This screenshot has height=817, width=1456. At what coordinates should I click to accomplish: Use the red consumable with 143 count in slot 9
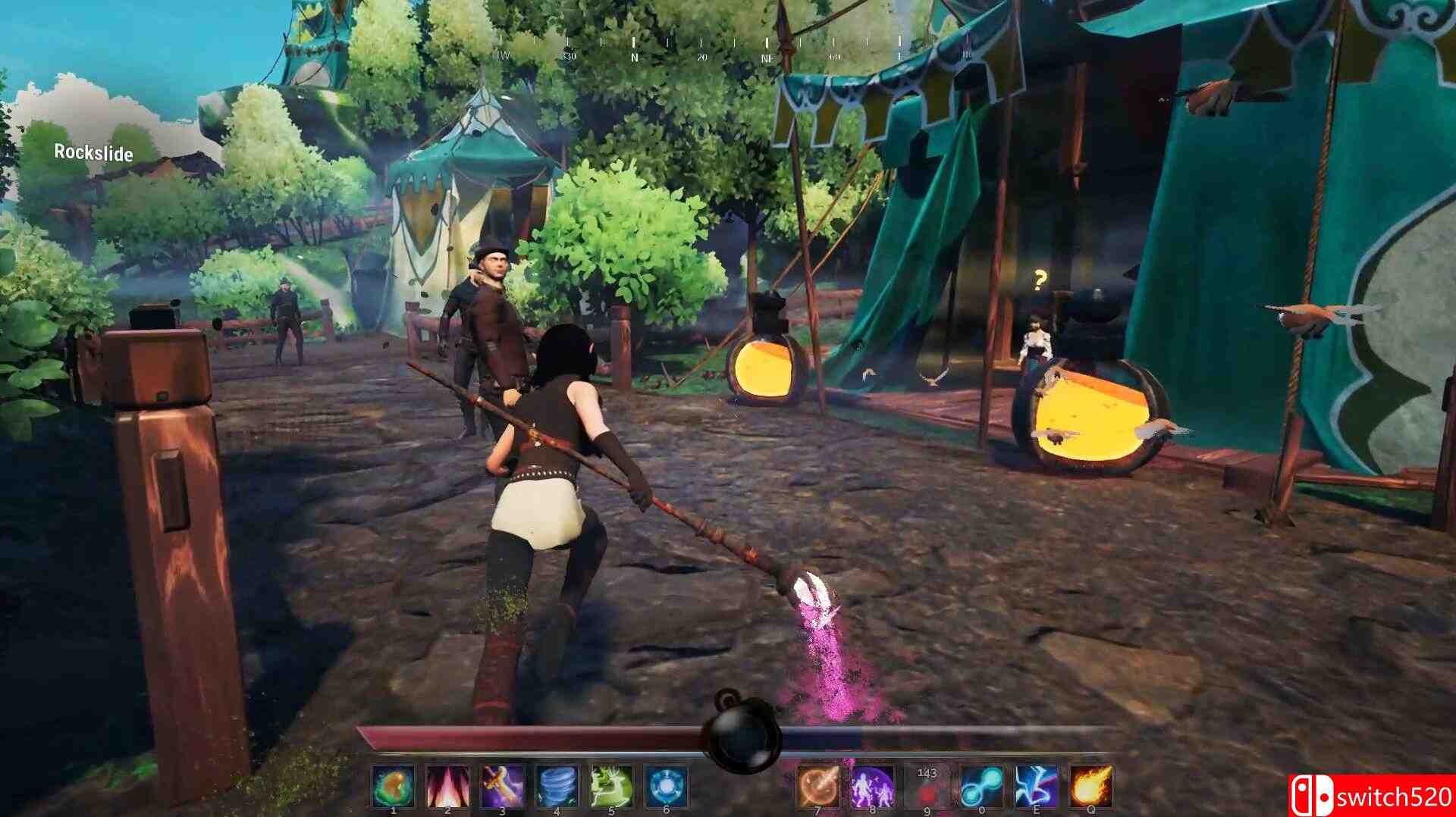[x=926, y=788]
